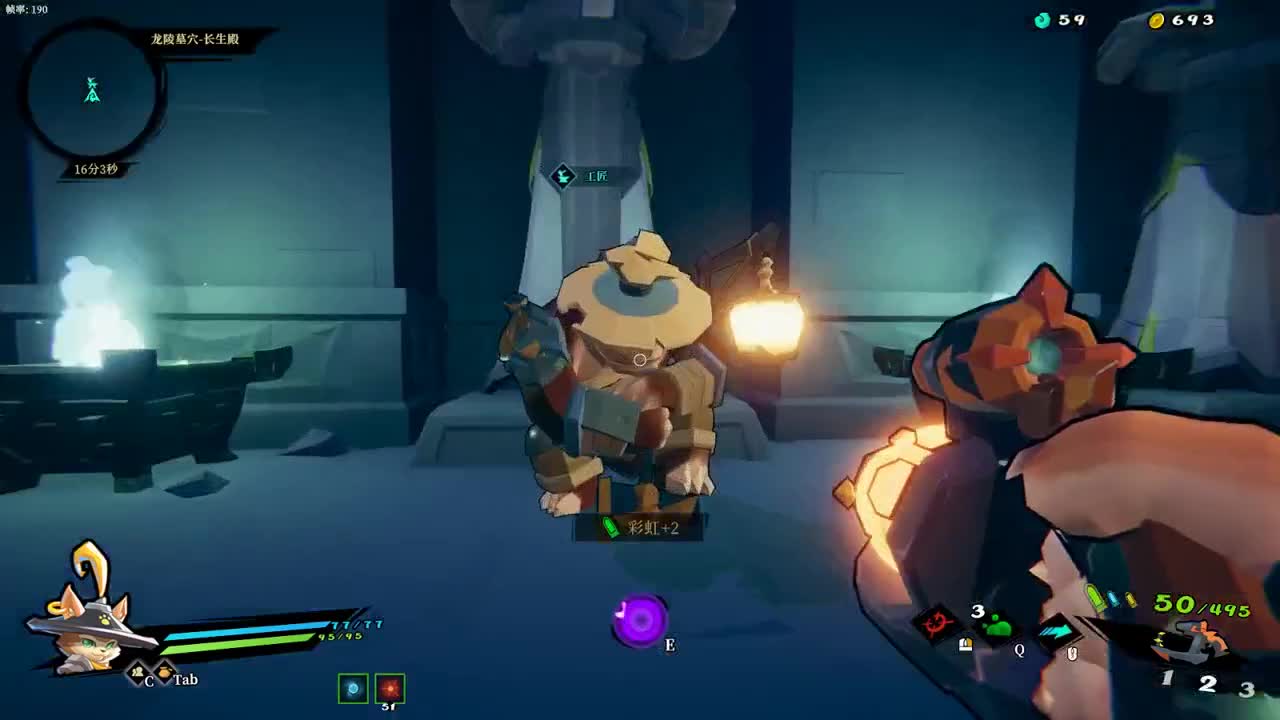The width and height of the screenshot is (1280, 720).
Task: Use the green smoke grenade skill
Action: click(996, 628)
